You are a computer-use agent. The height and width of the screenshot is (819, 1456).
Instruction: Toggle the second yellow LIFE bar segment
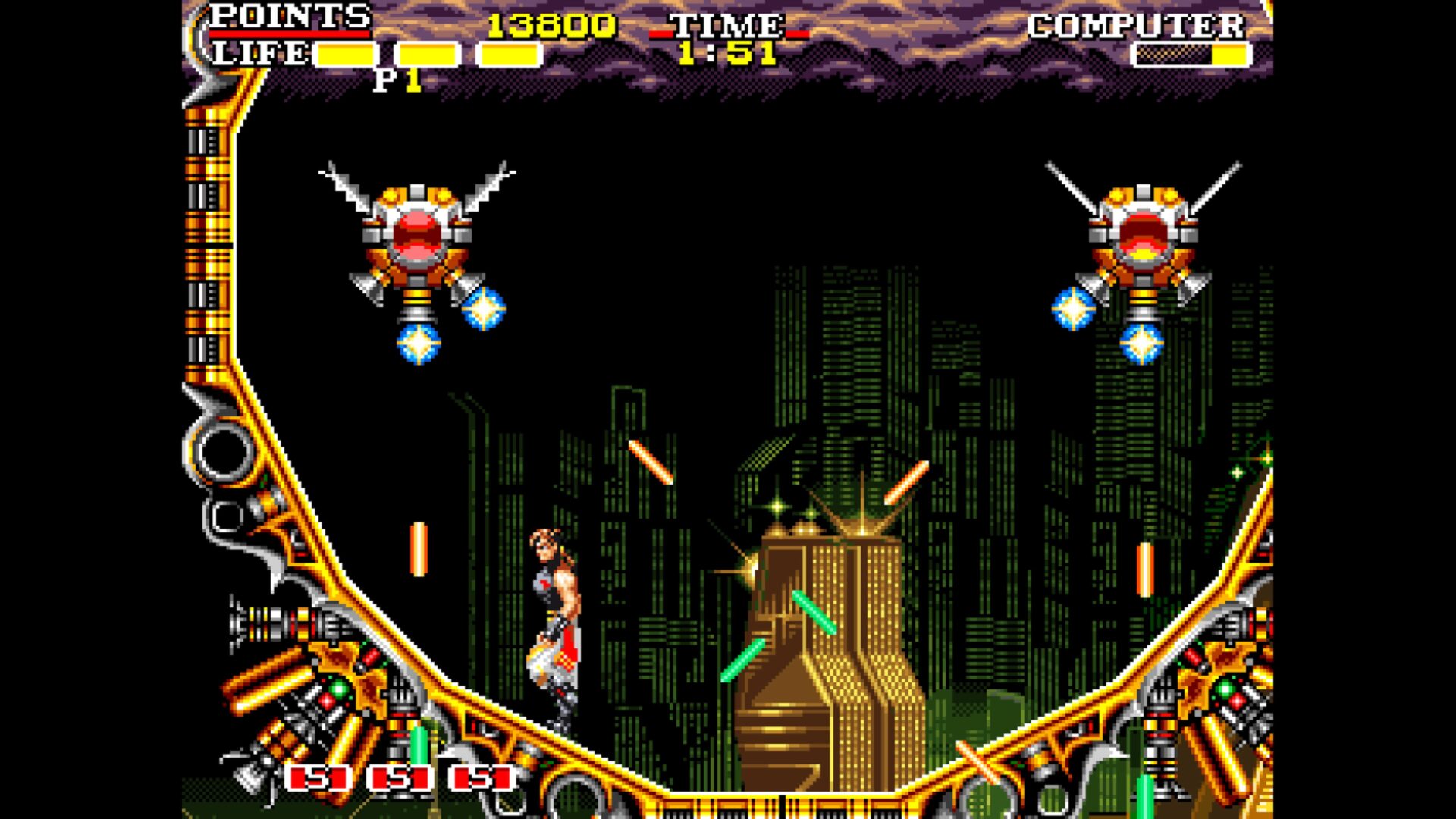[428, 53]
